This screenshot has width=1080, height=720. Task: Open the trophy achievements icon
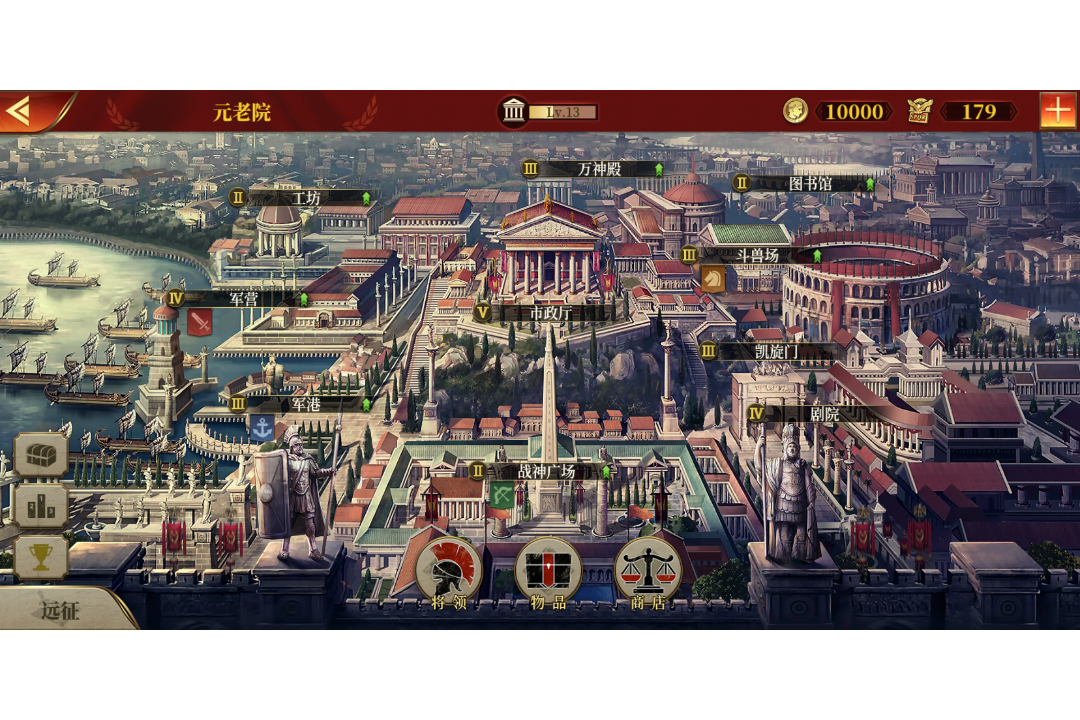point(41,558)
